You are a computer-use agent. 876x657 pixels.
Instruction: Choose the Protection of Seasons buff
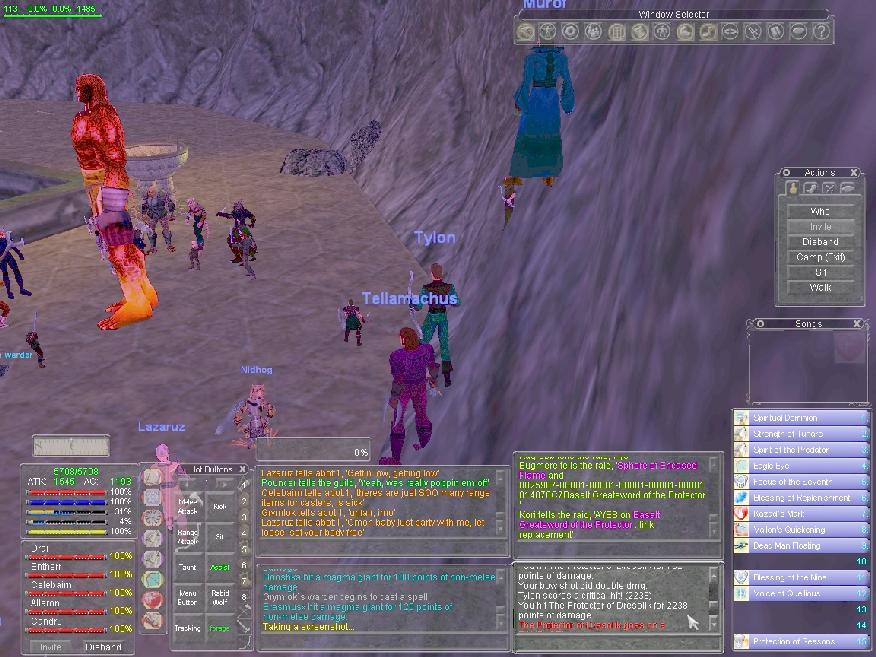pos(798,641)
